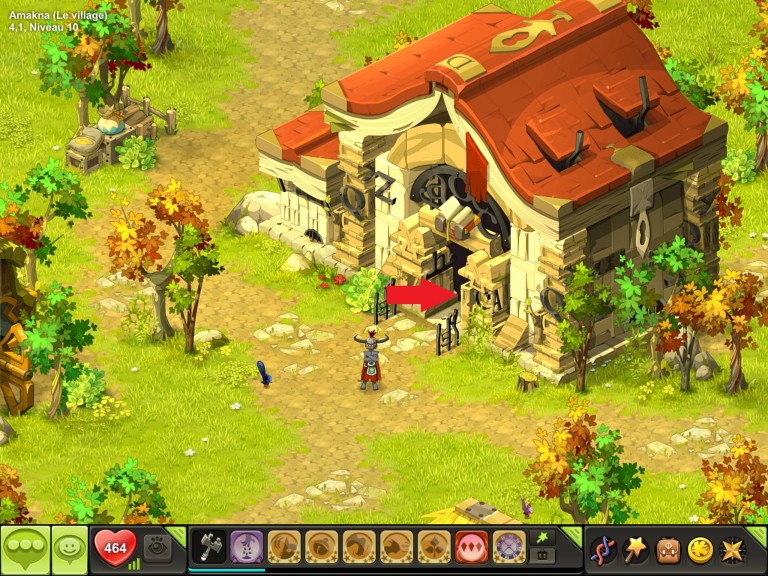Open the chat speech bubble button
768x576 pixels.
[25, 549]
